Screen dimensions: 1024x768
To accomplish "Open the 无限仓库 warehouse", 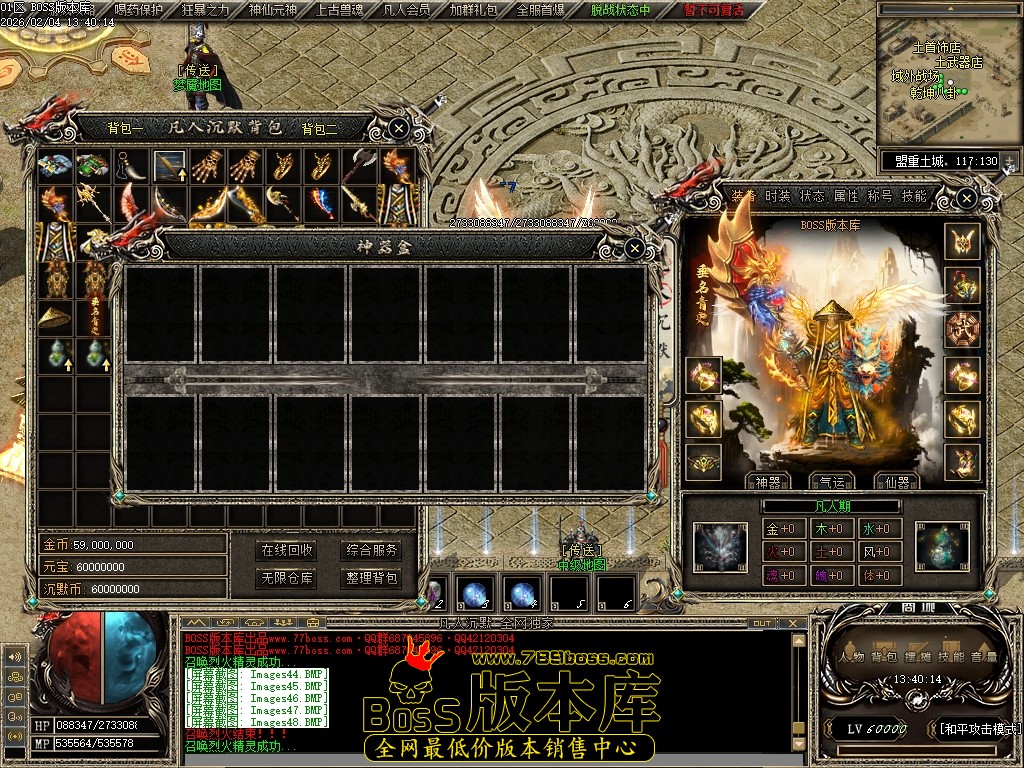I will point(287,577).
